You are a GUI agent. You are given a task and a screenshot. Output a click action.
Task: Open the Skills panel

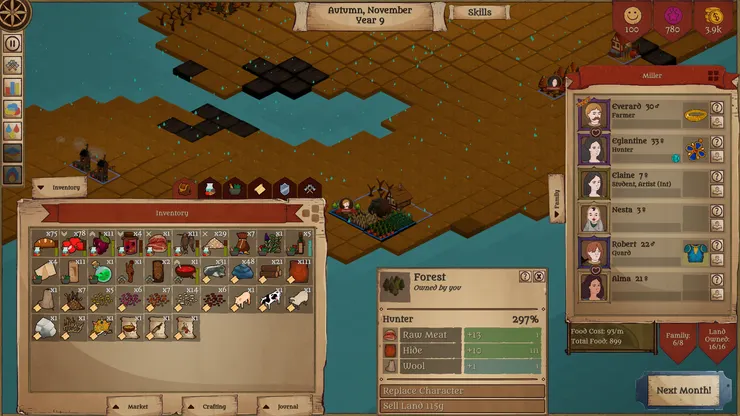[x=479, y=13]
